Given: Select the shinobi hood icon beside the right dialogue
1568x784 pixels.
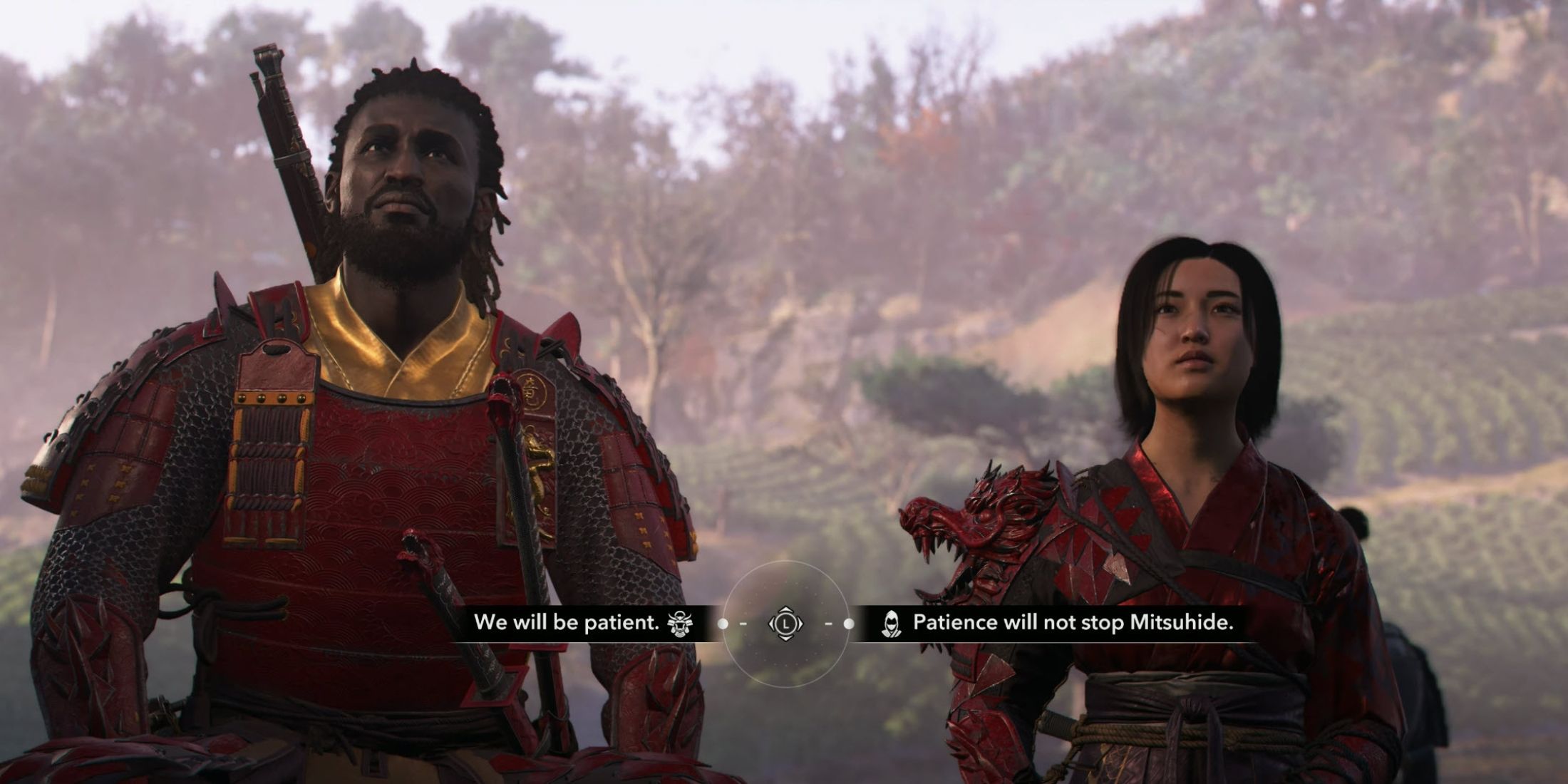Looking at the screenshot, I should (x=891, y=624).
